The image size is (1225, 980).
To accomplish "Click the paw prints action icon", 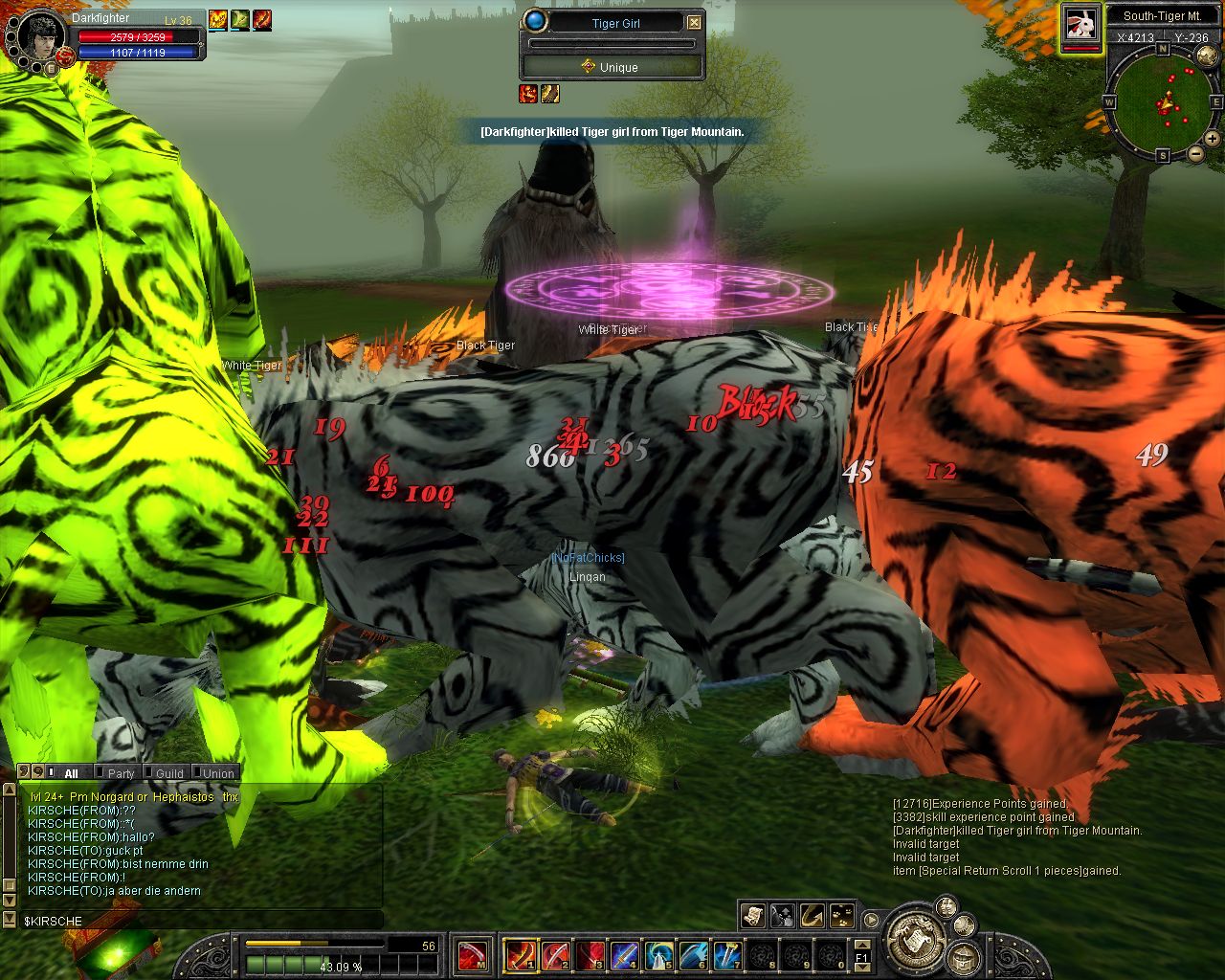I will (842, 915).
